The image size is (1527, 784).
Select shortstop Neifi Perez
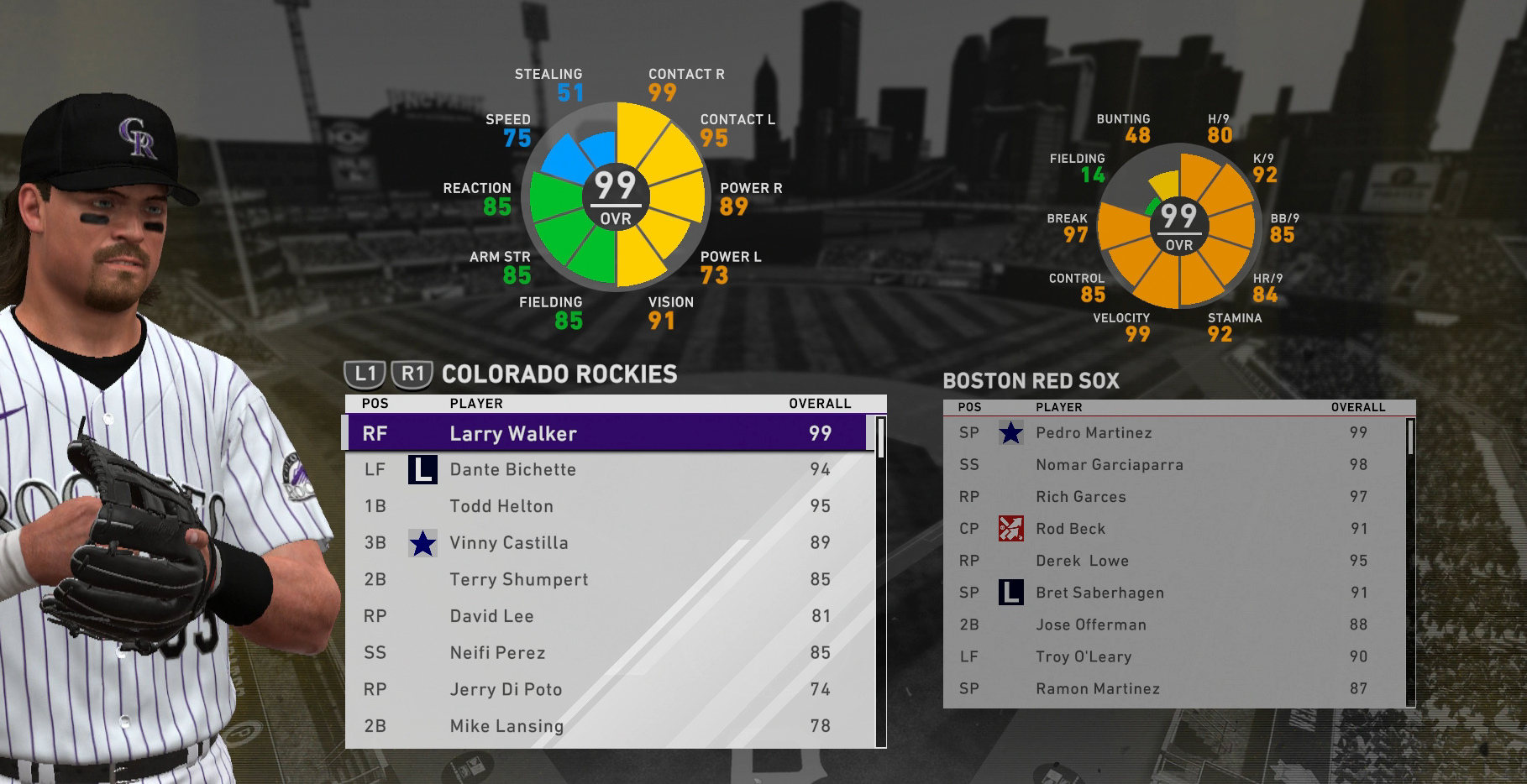(605, 653)
